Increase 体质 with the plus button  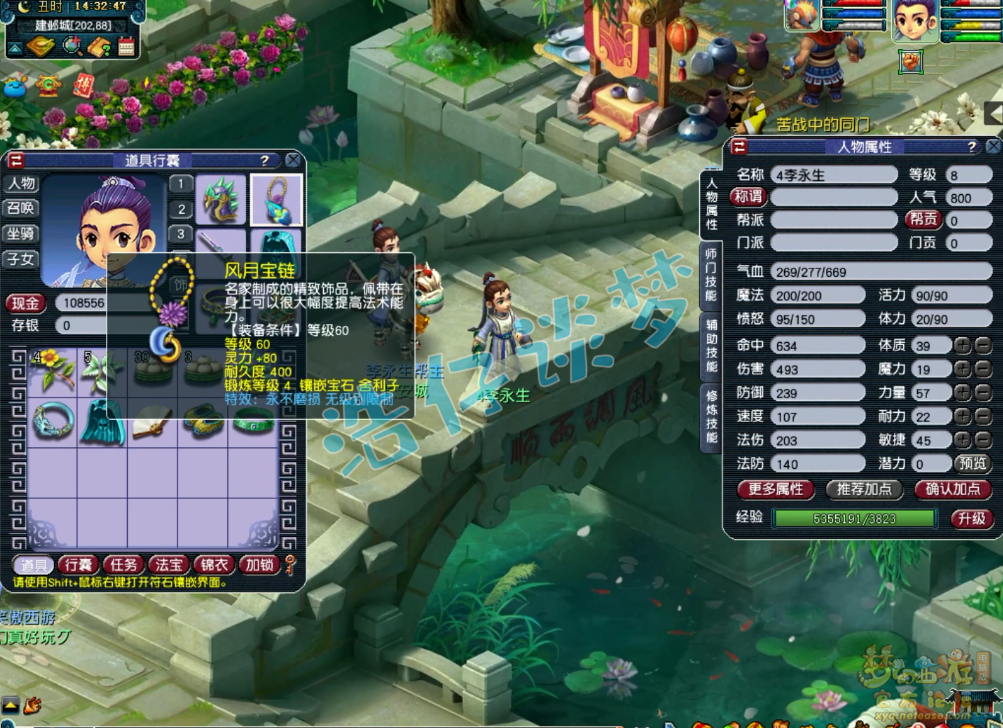961,345
